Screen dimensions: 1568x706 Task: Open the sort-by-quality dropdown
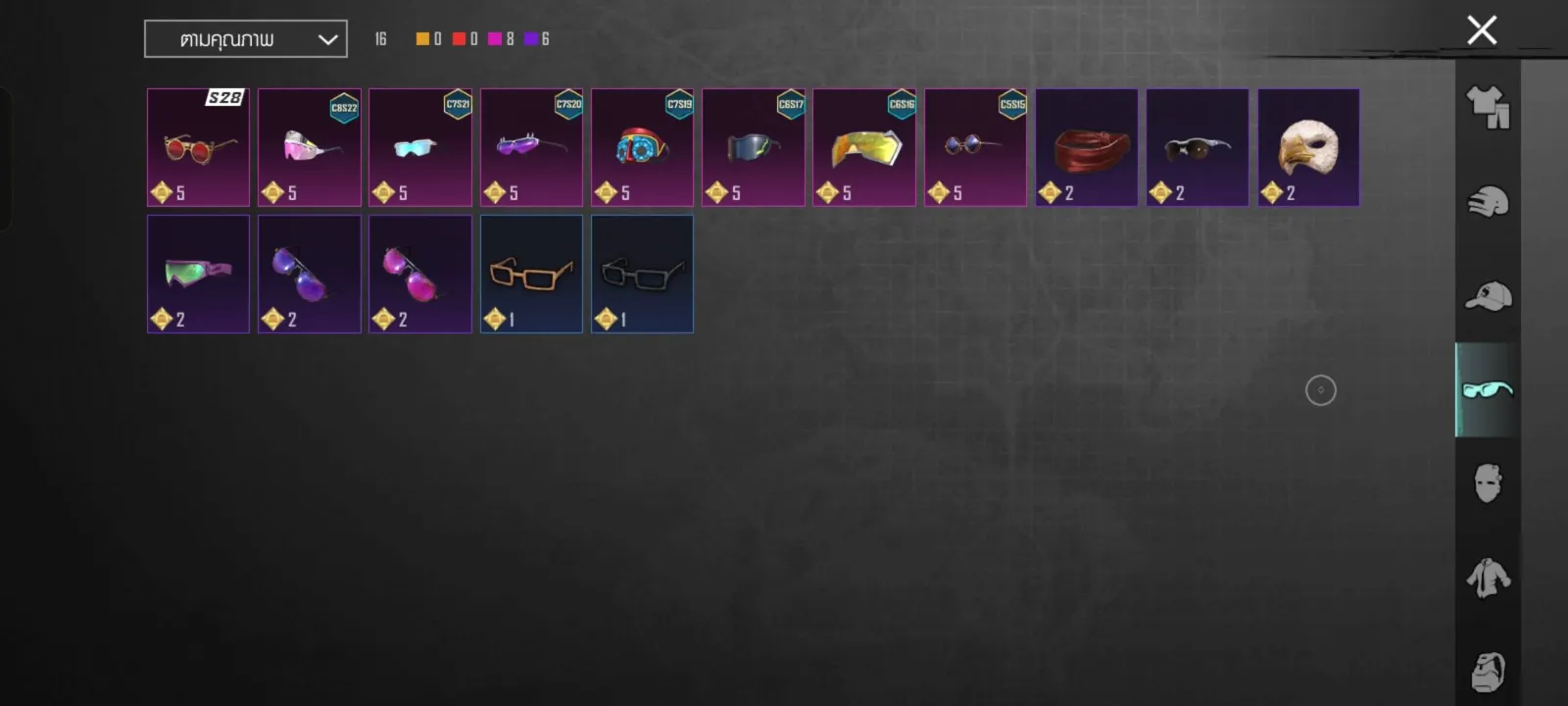click(246, 39)
